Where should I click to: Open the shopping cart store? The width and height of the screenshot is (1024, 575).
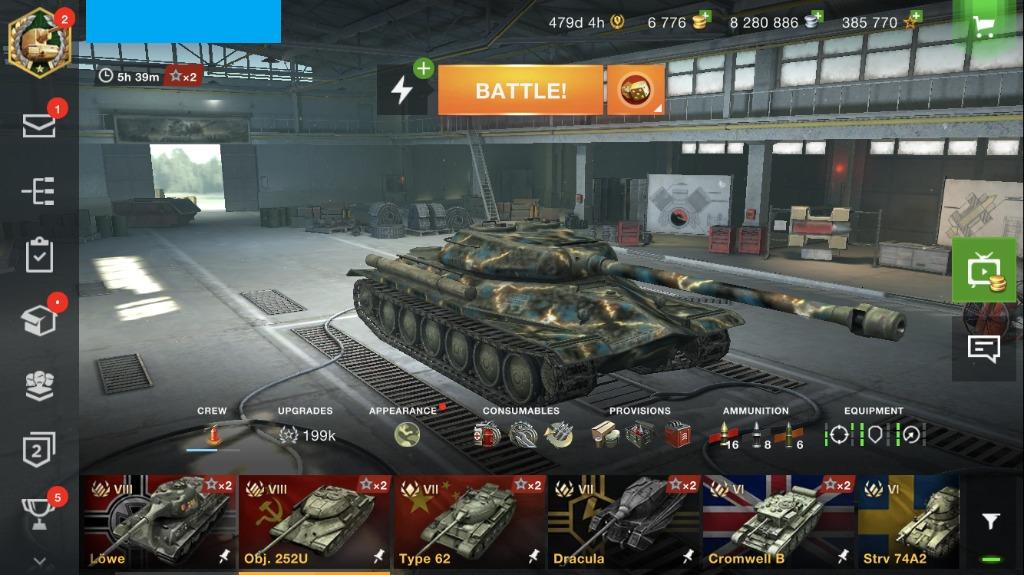click(986, 26)
